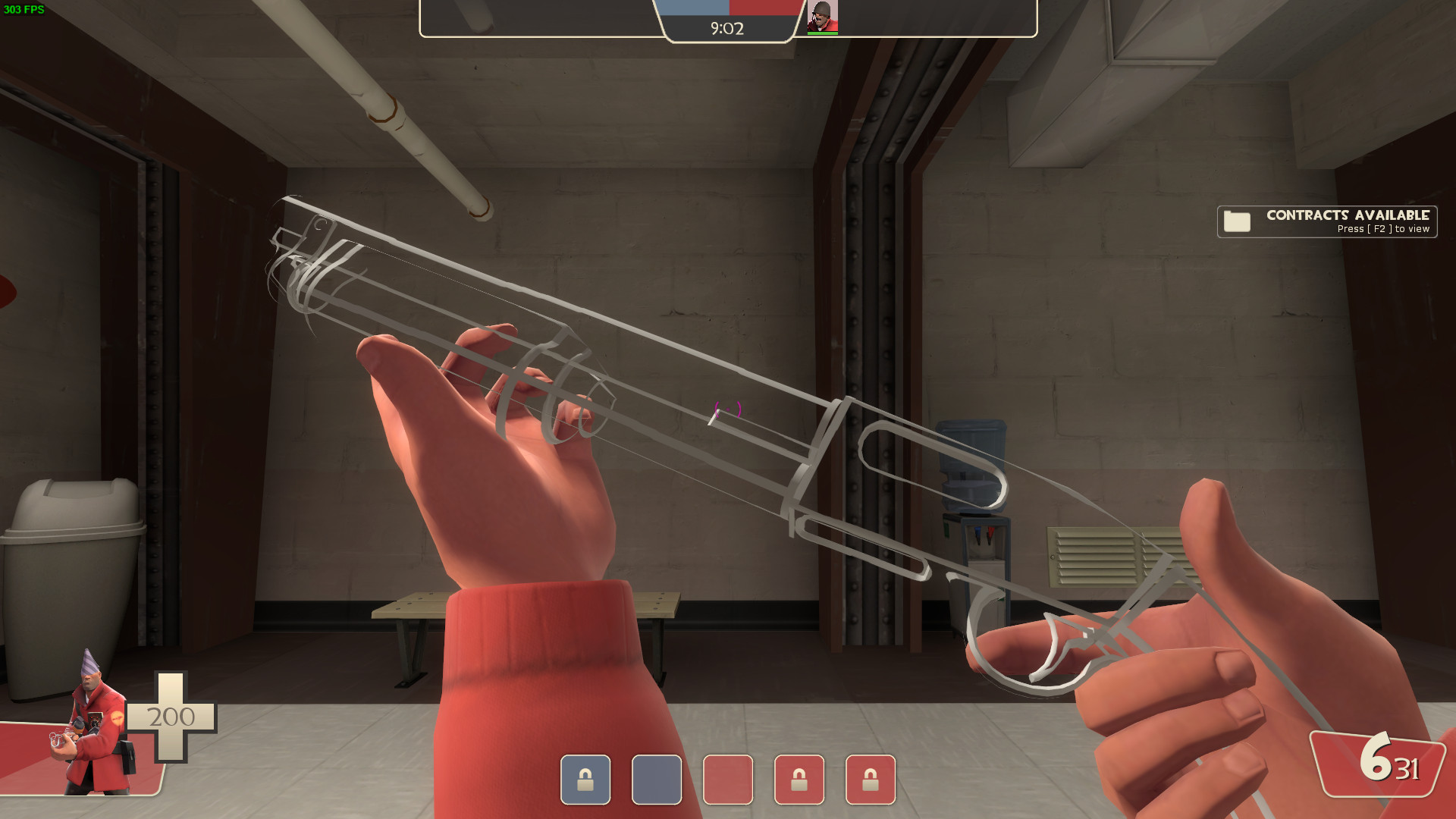Click the padlock on the fourth loadout slot
The image size is (1456, 819).
tap(800, 780)
